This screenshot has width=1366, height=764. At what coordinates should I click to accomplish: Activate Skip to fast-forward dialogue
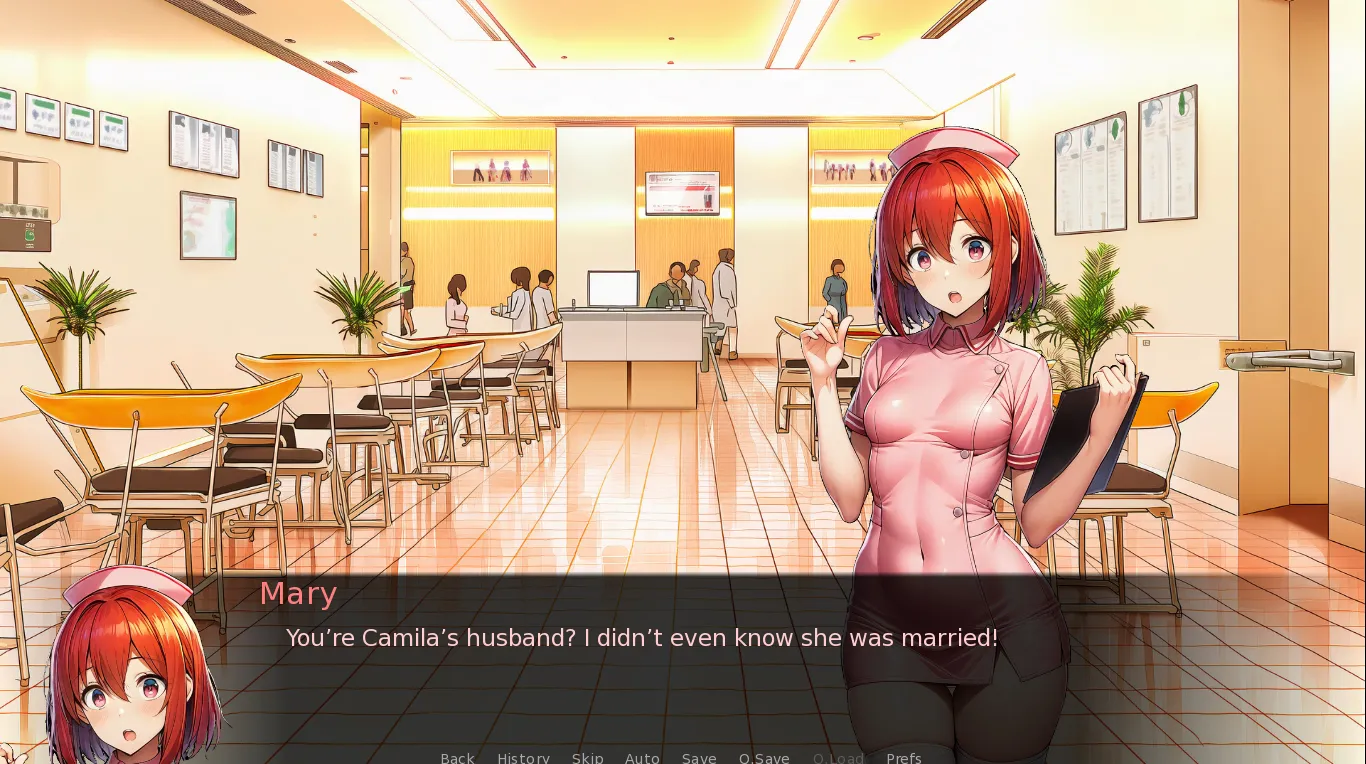(587, 757)
